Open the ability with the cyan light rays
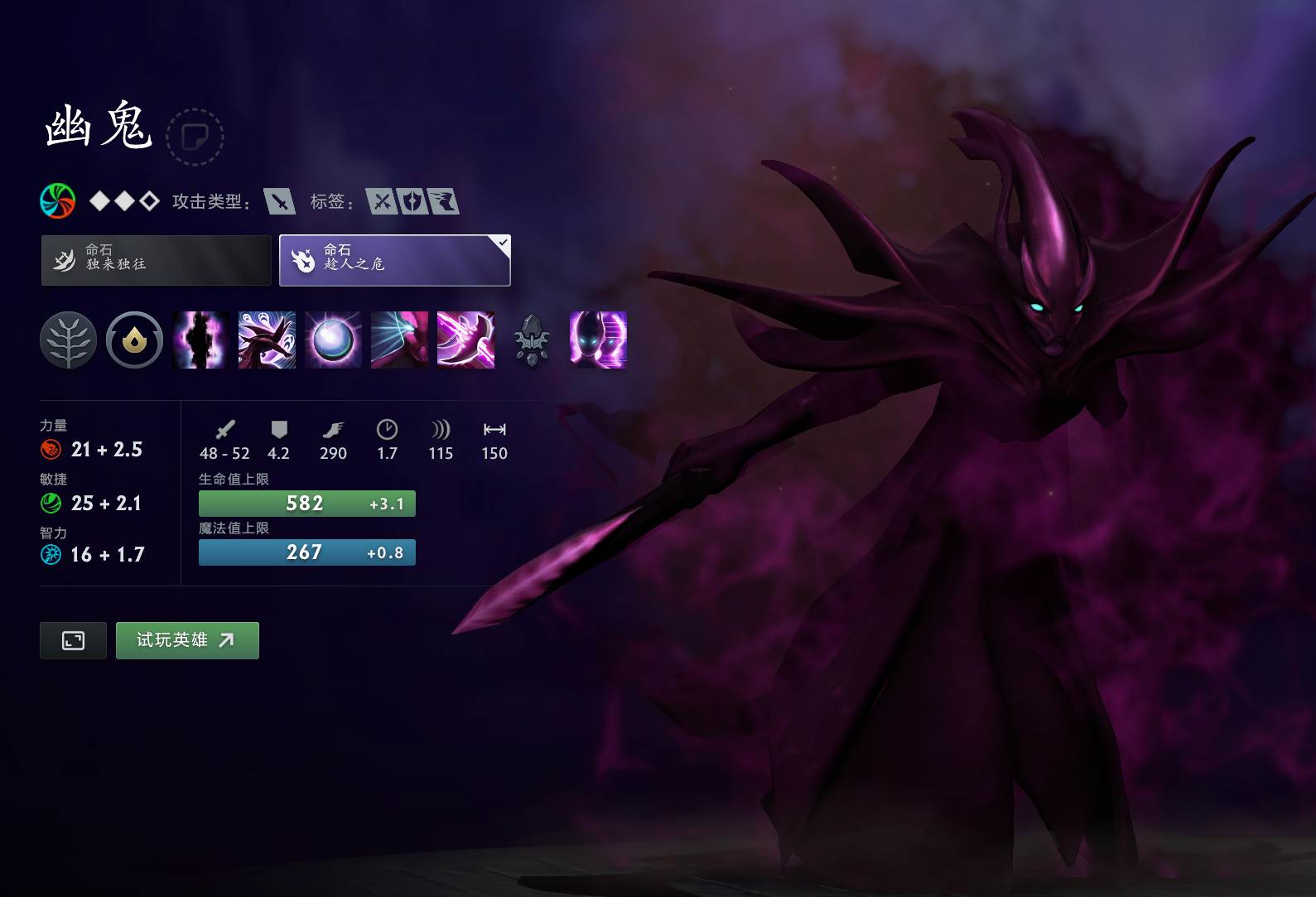 pyautogui.click(x=399, y=340)
